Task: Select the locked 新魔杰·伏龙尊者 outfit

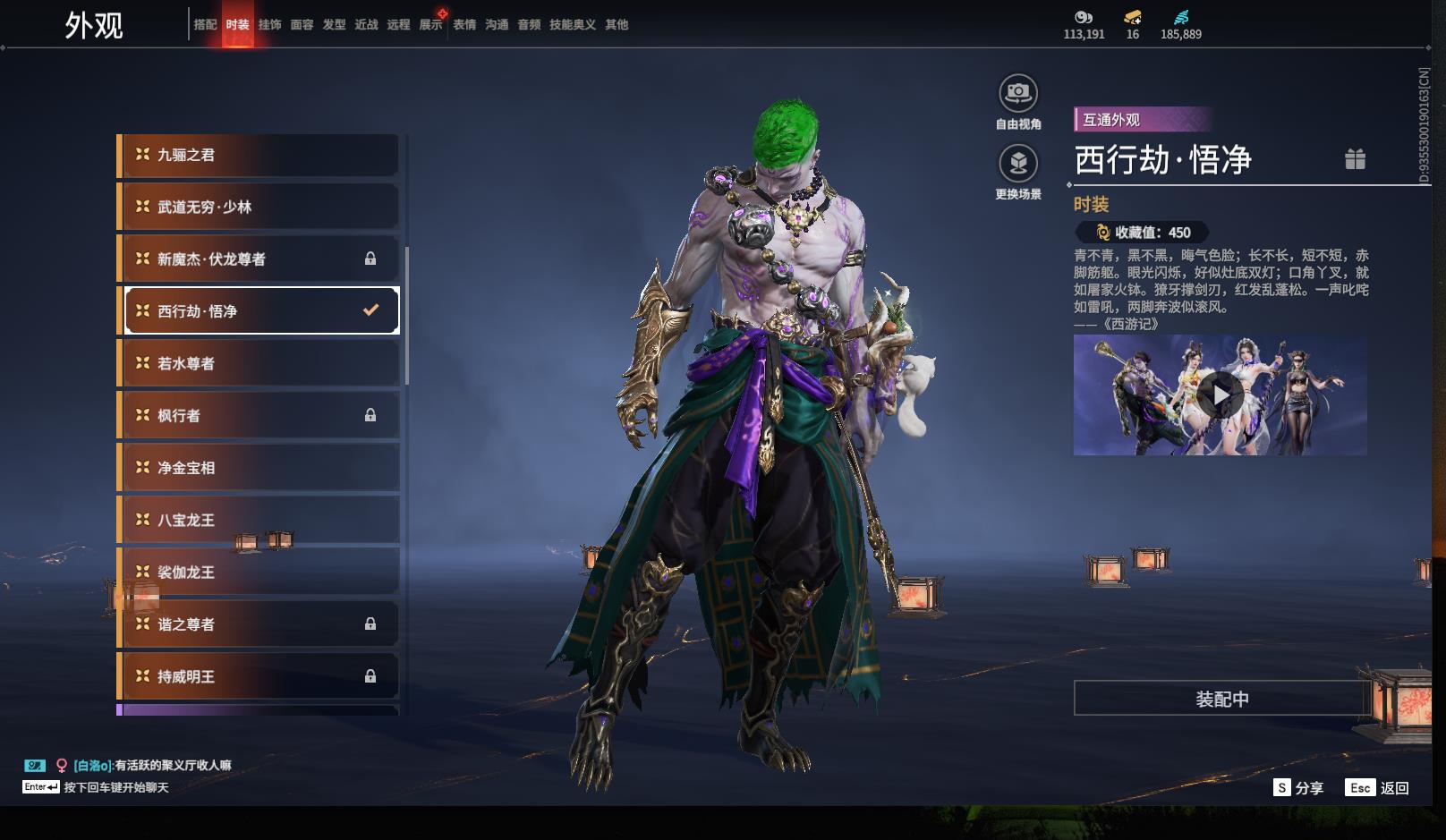Action: (x=259, y=259)
